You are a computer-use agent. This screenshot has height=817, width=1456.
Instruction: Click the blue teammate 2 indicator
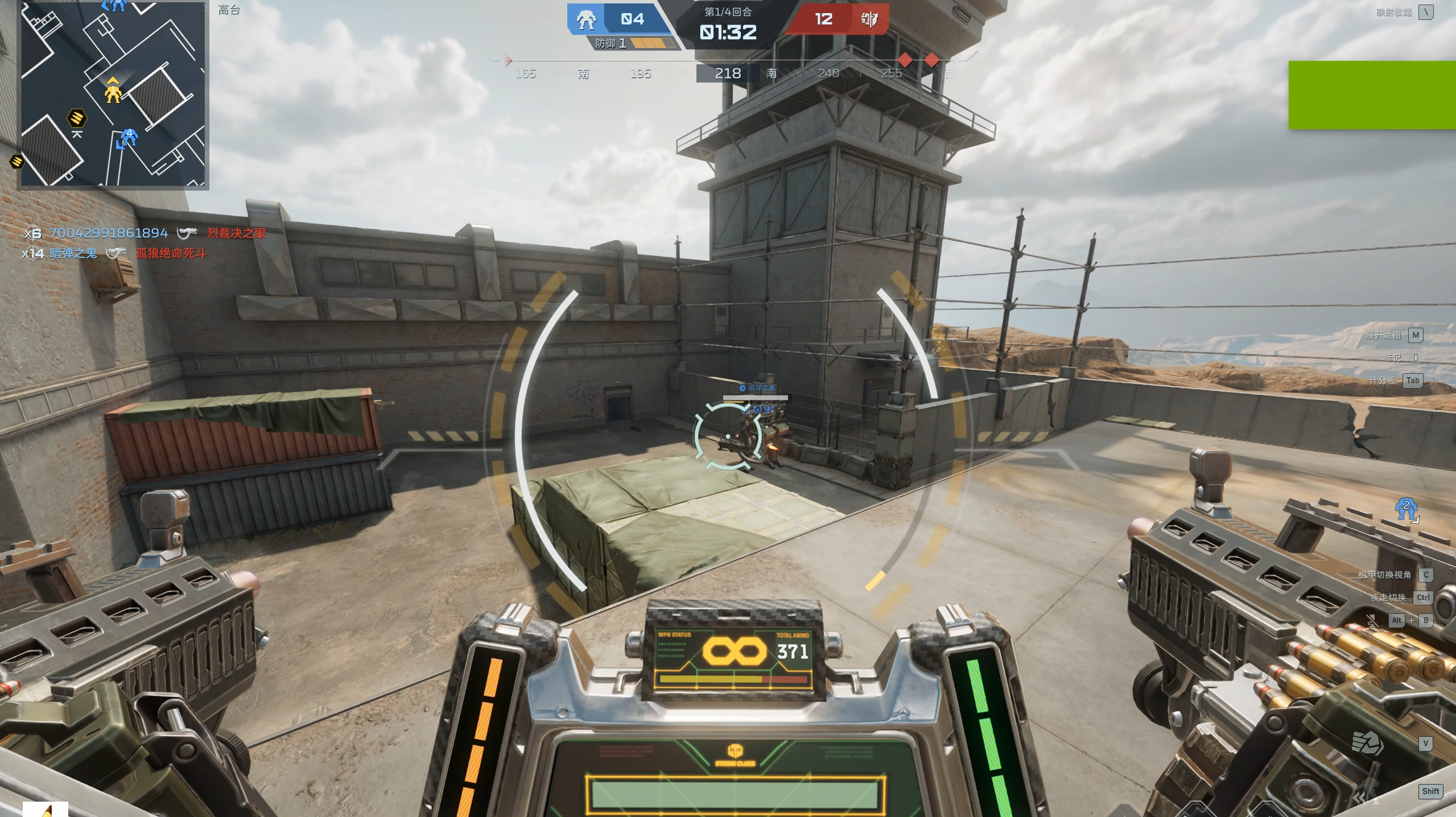[x=1406, y=508]
